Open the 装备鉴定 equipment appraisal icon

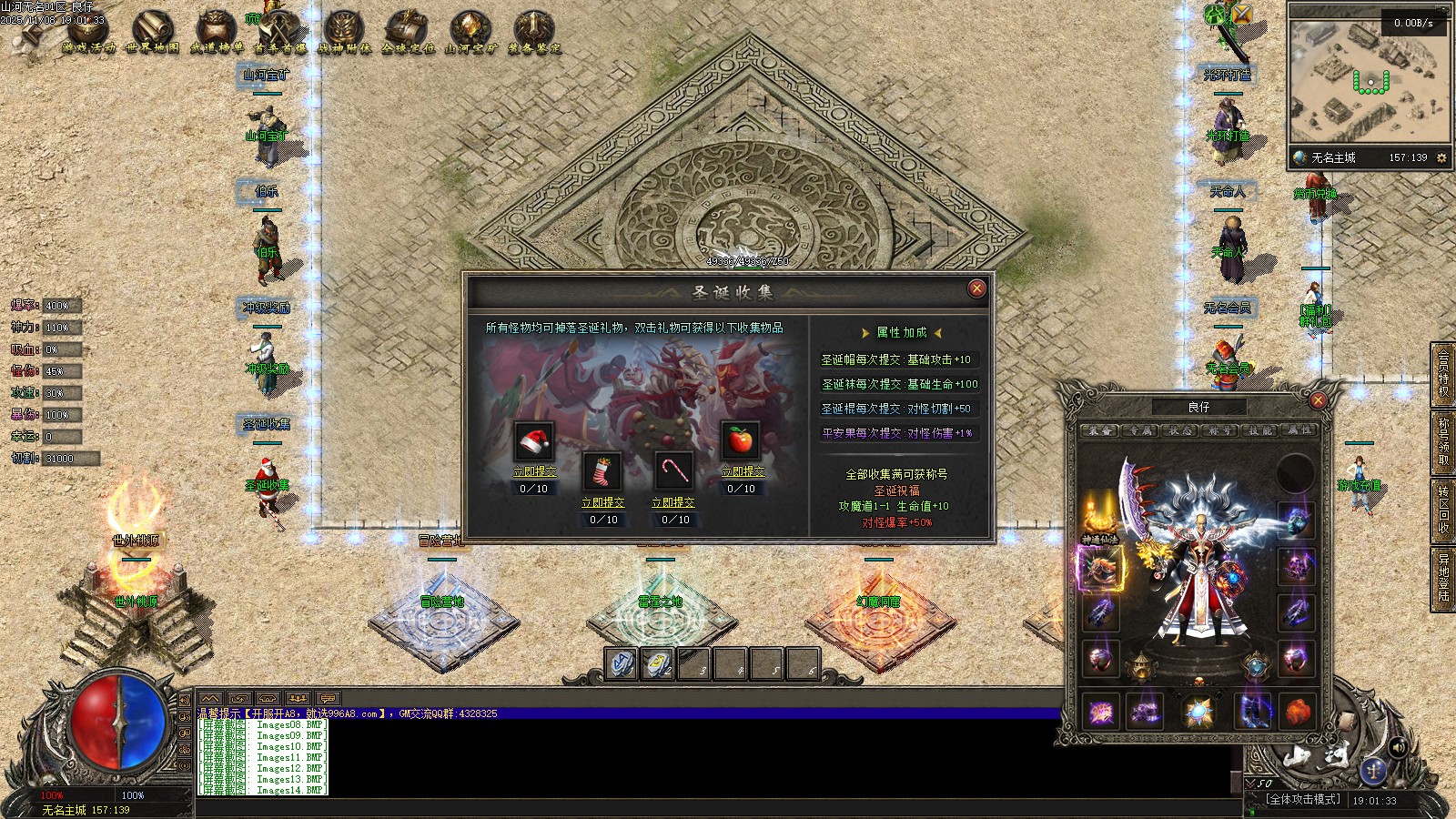534,34
